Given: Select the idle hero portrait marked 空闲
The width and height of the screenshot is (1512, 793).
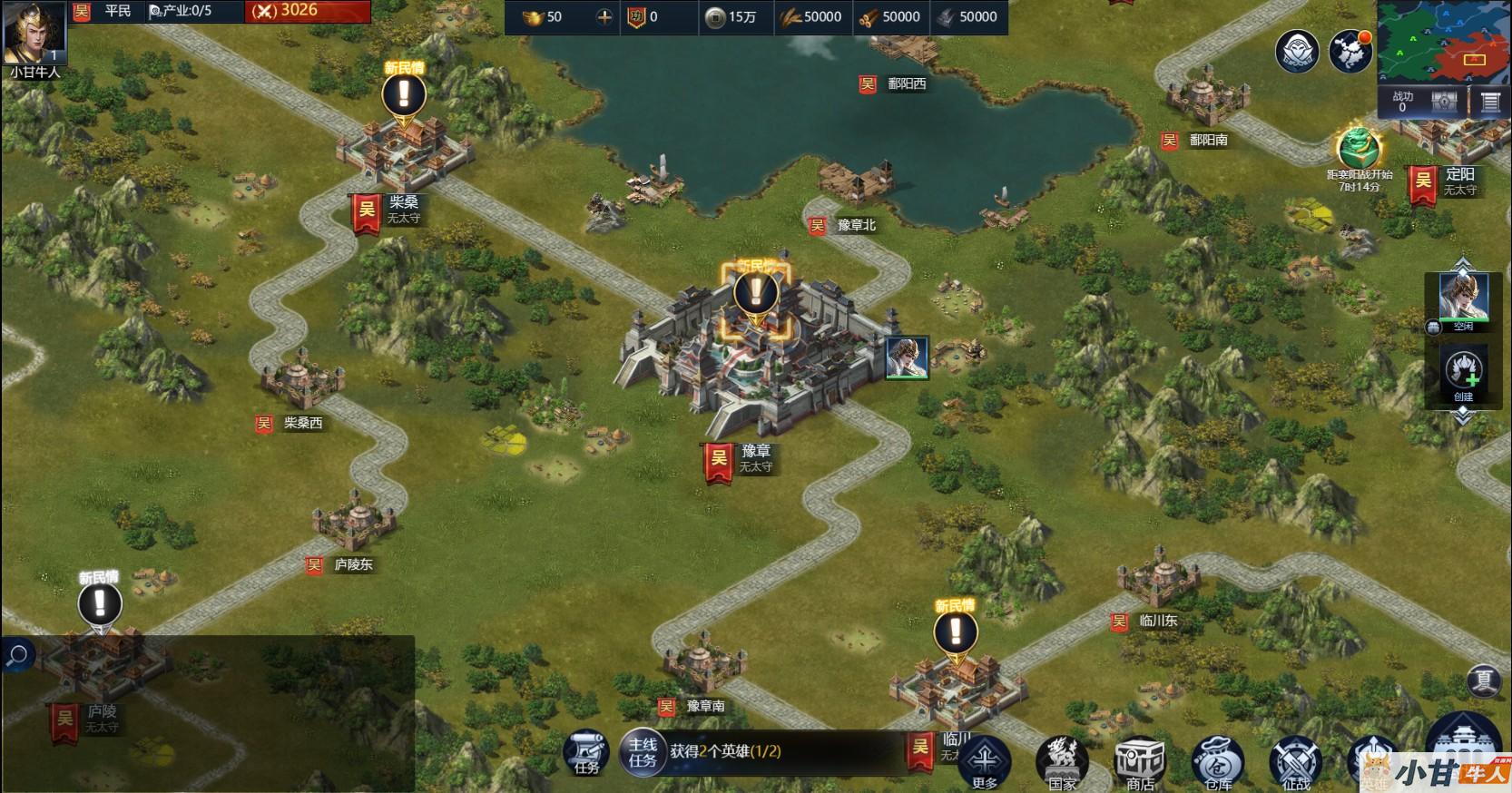Looking at the screenshot, I should [1463, 299].
